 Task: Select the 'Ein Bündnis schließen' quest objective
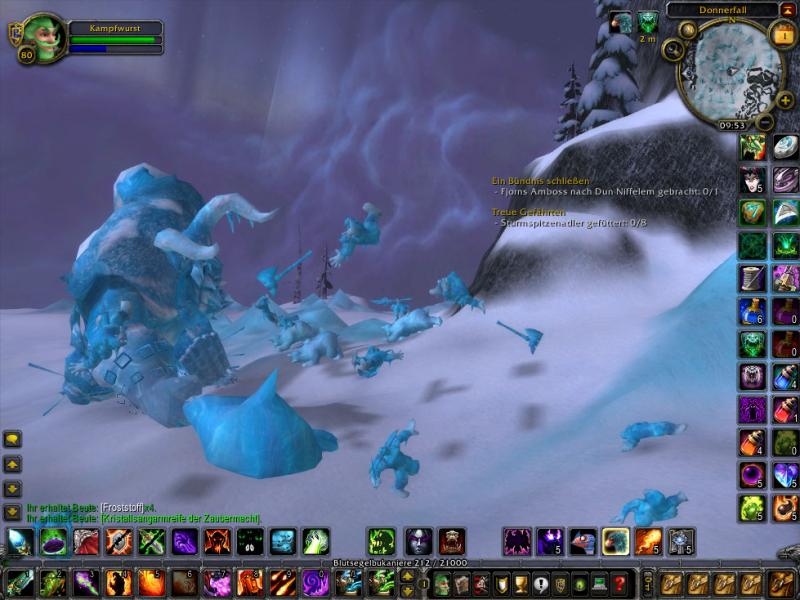[x=540, y=180]
